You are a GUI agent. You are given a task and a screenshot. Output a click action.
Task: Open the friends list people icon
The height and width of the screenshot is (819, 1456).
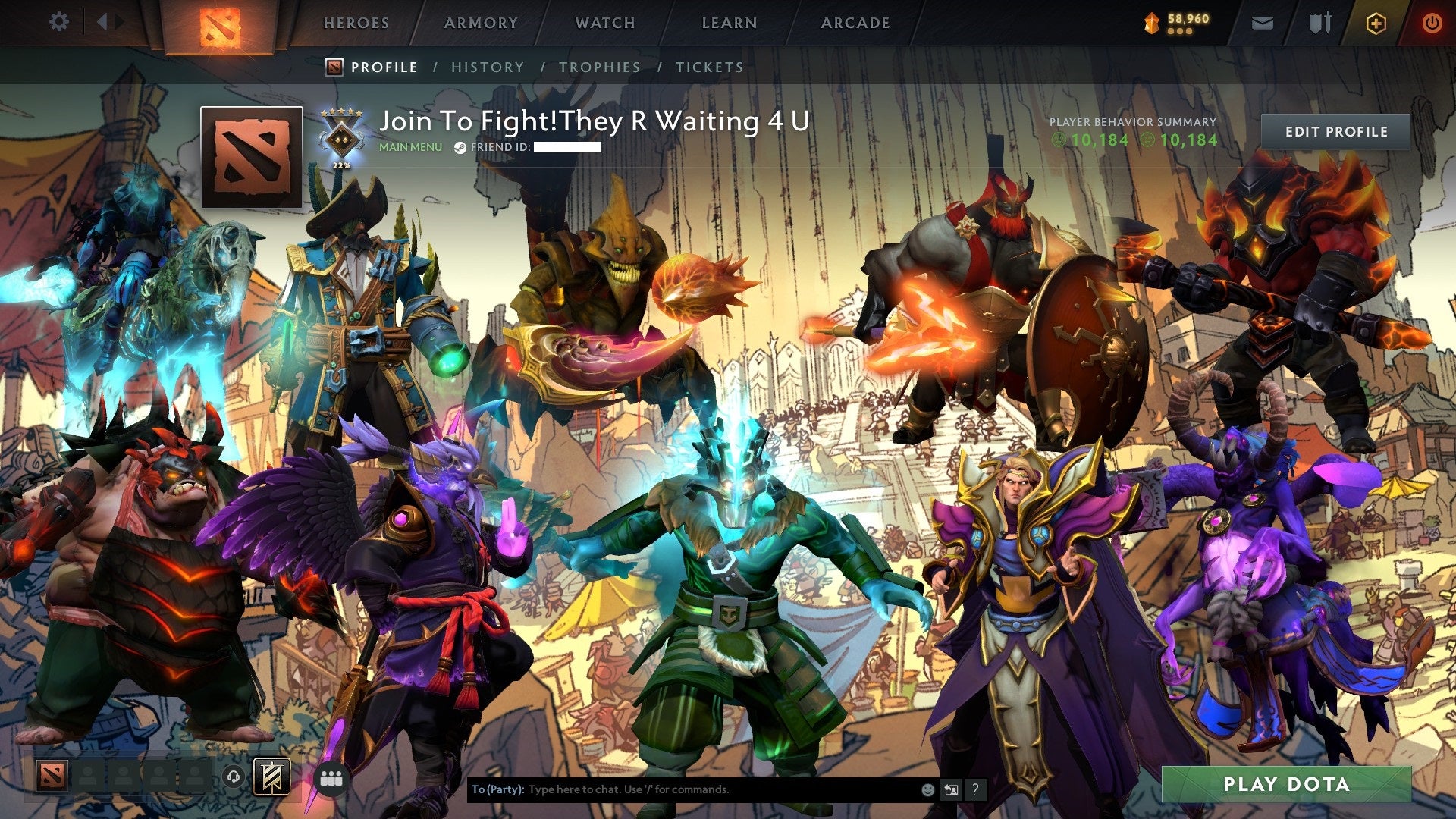point(332,777)
